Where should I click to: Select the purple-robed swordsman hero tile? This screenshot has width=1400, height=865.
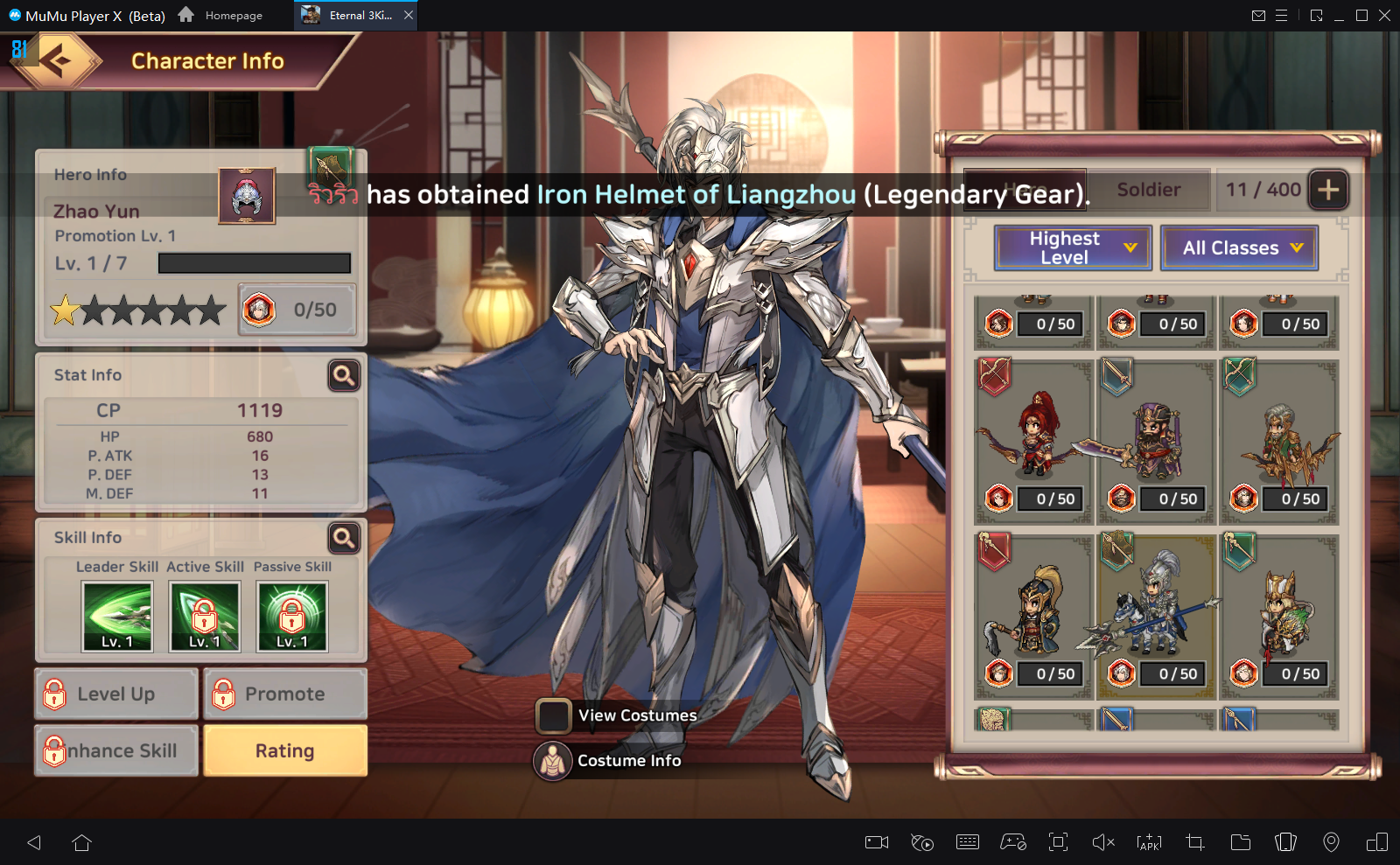pos(1156,437)
